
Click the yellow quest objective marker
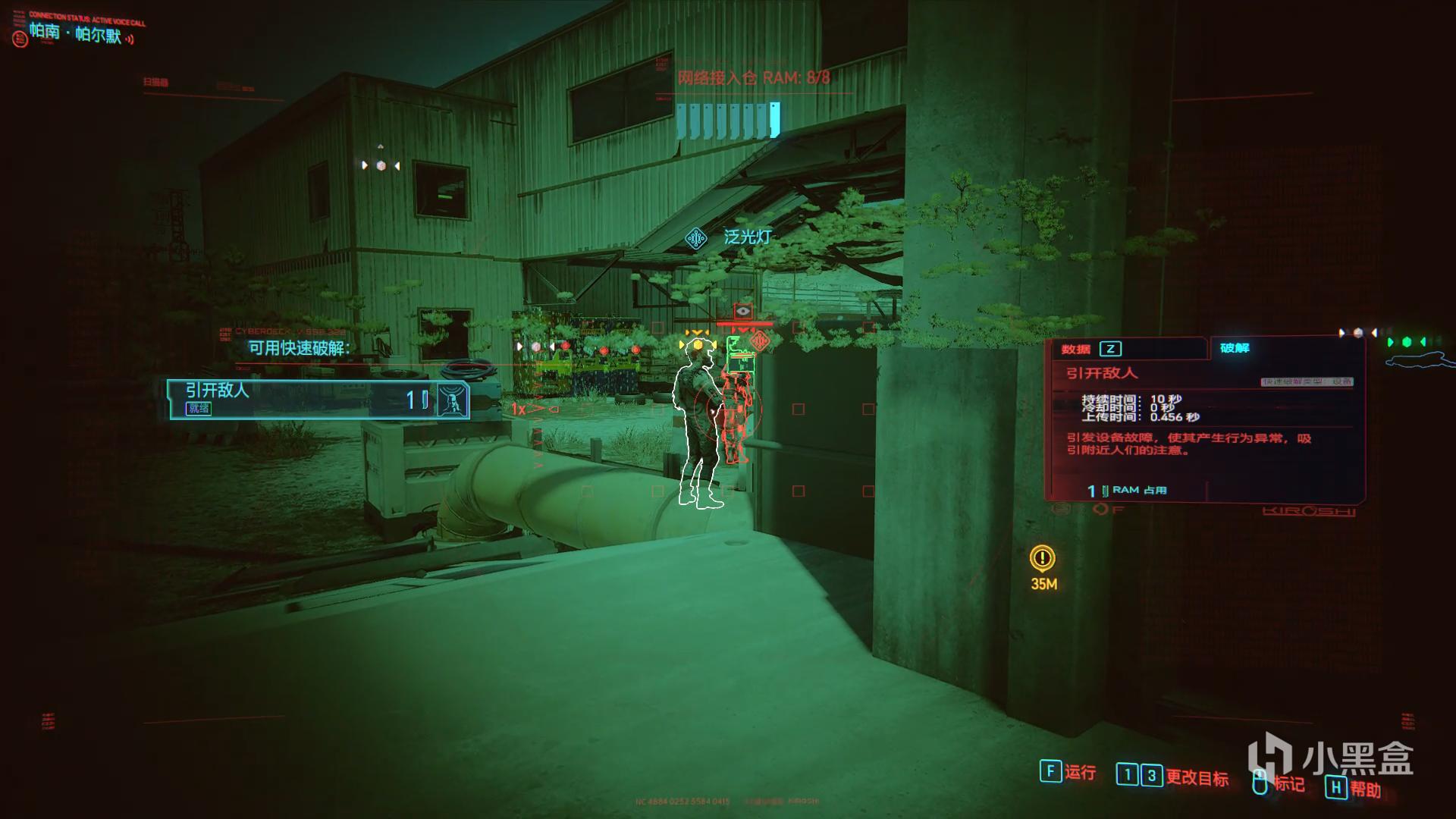1043,559
